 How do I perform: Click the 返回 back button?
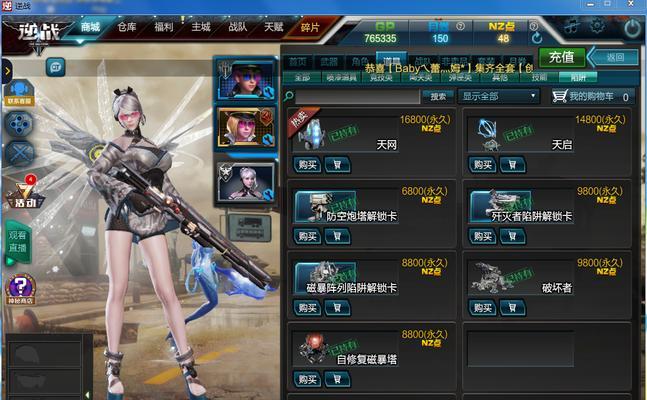[x=613, y=57]
